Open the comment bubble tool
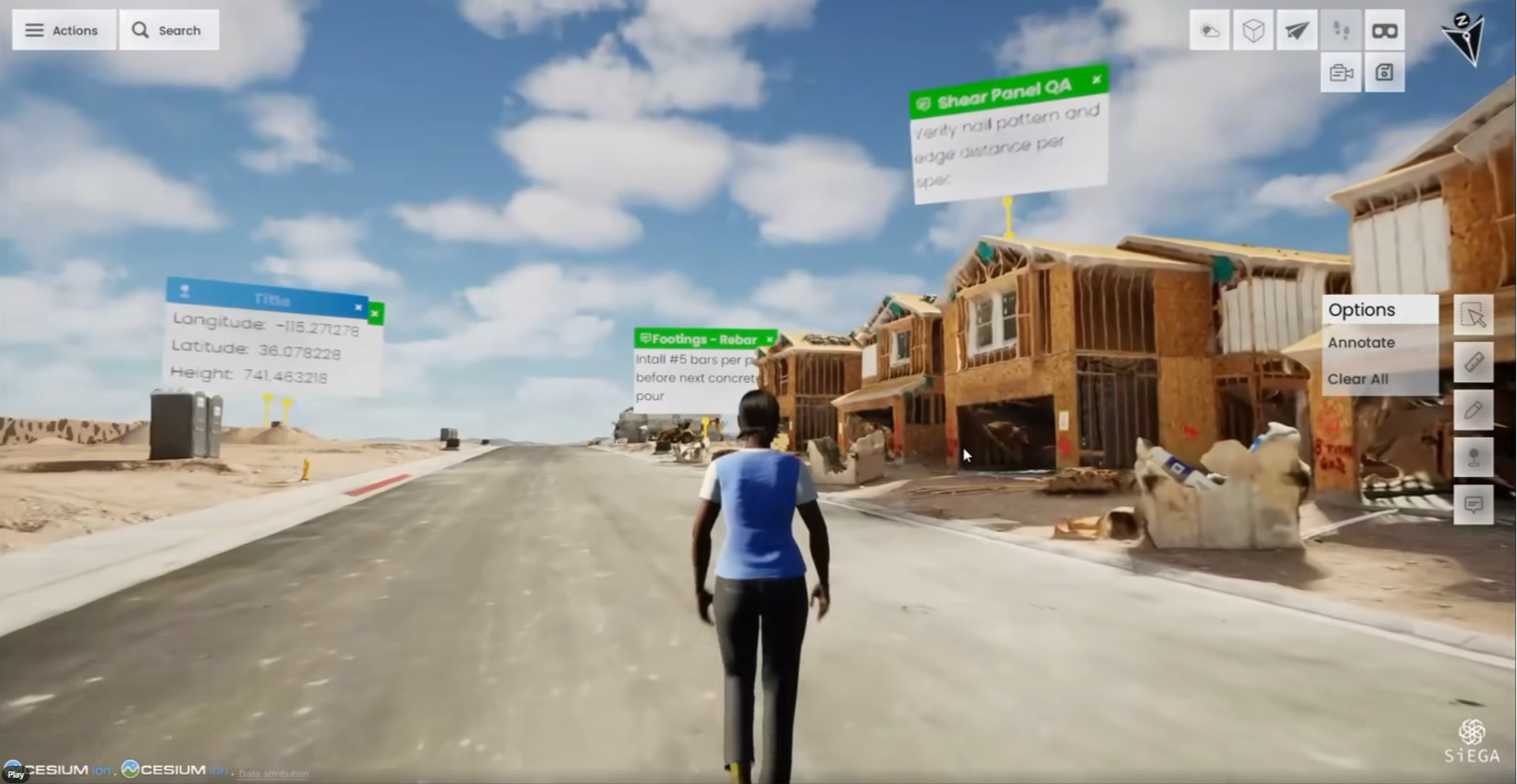The height and width of the screenshot is (784, 1517). (1475, 504)
